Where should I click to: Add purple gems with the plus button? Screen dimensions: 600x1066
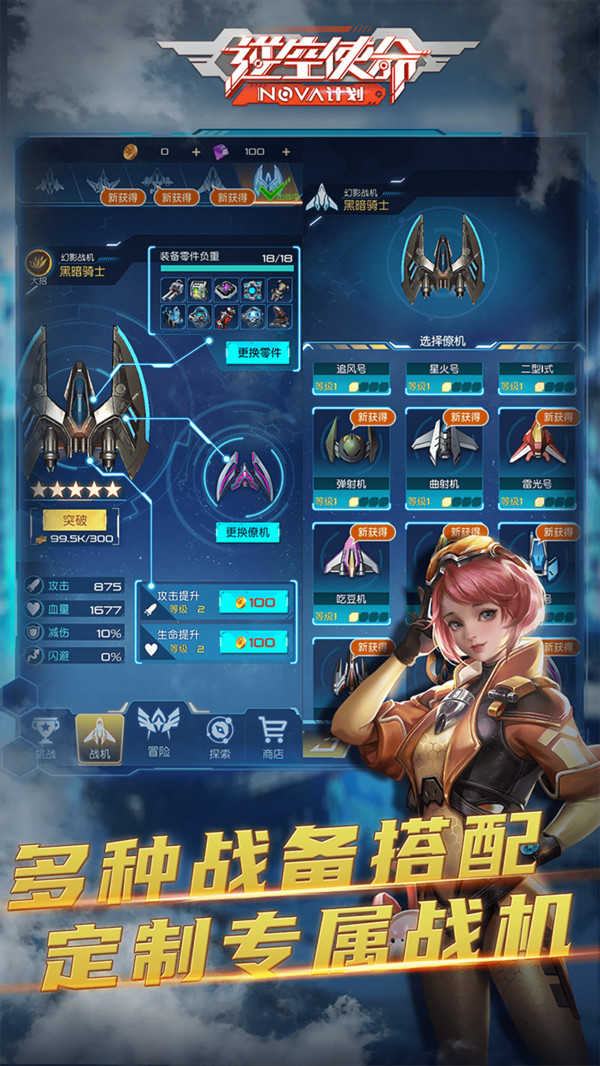click(286, 151)
